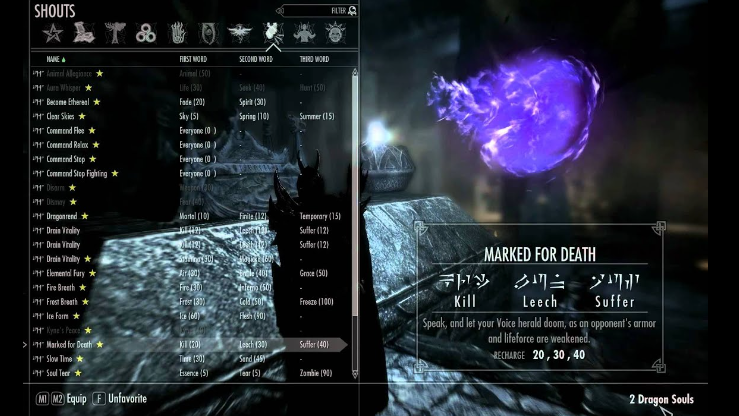
Task: Pick the Ice Form shout
Action: point(56,316)
